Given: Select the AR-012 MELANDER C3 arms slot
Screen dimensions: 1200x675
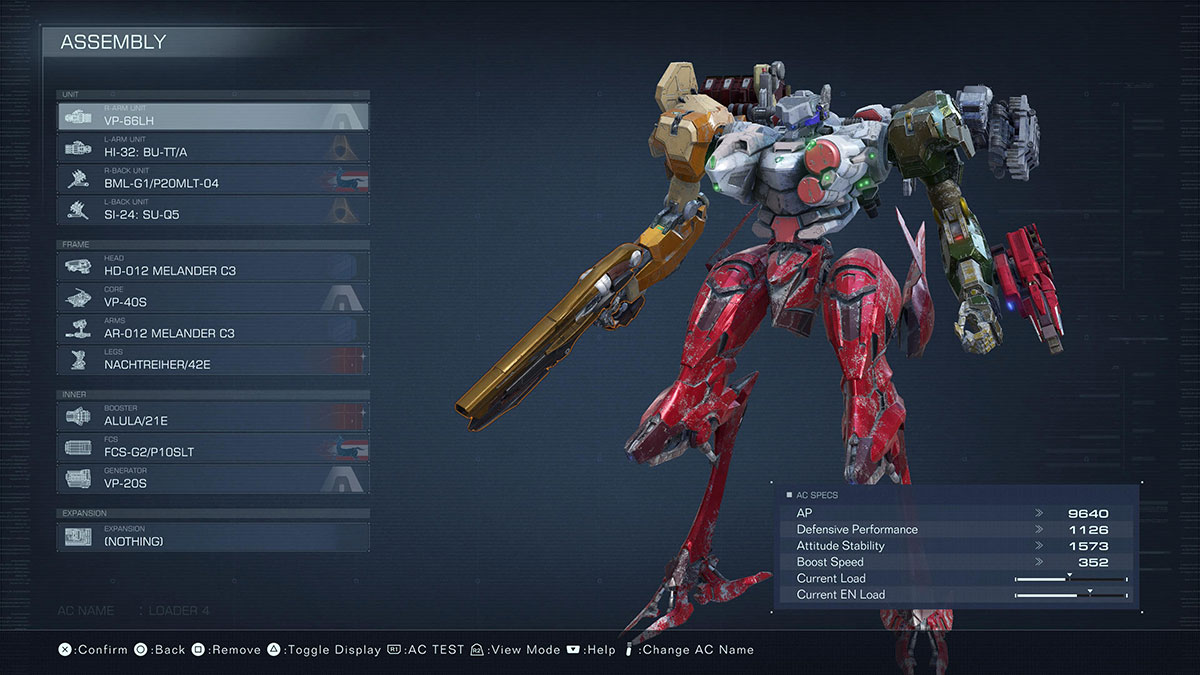Looking at the screenshot, I should click(x=213, y=329).
